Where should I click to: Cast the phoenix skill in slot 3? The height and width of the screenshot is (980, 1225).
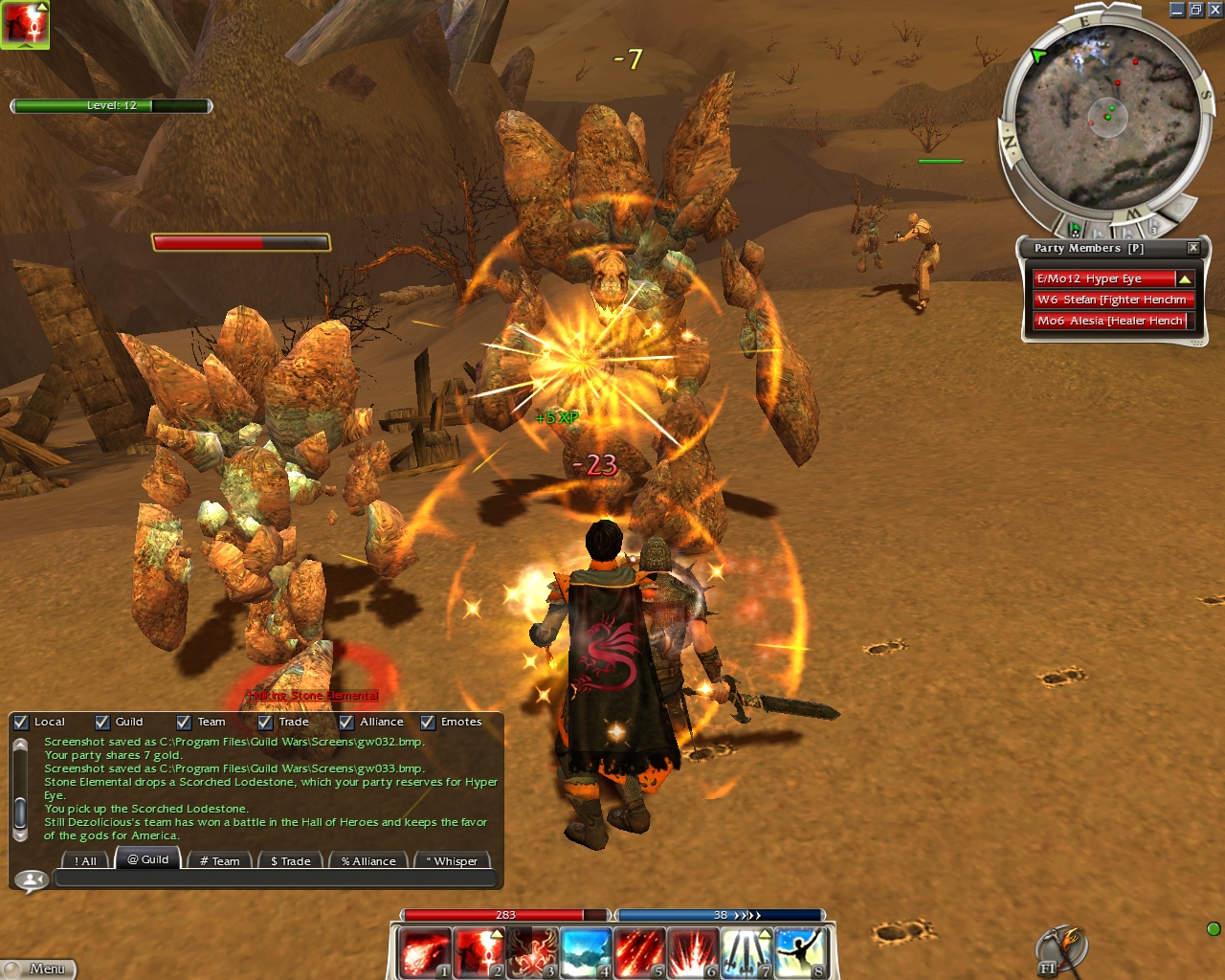tap(531, 952)
